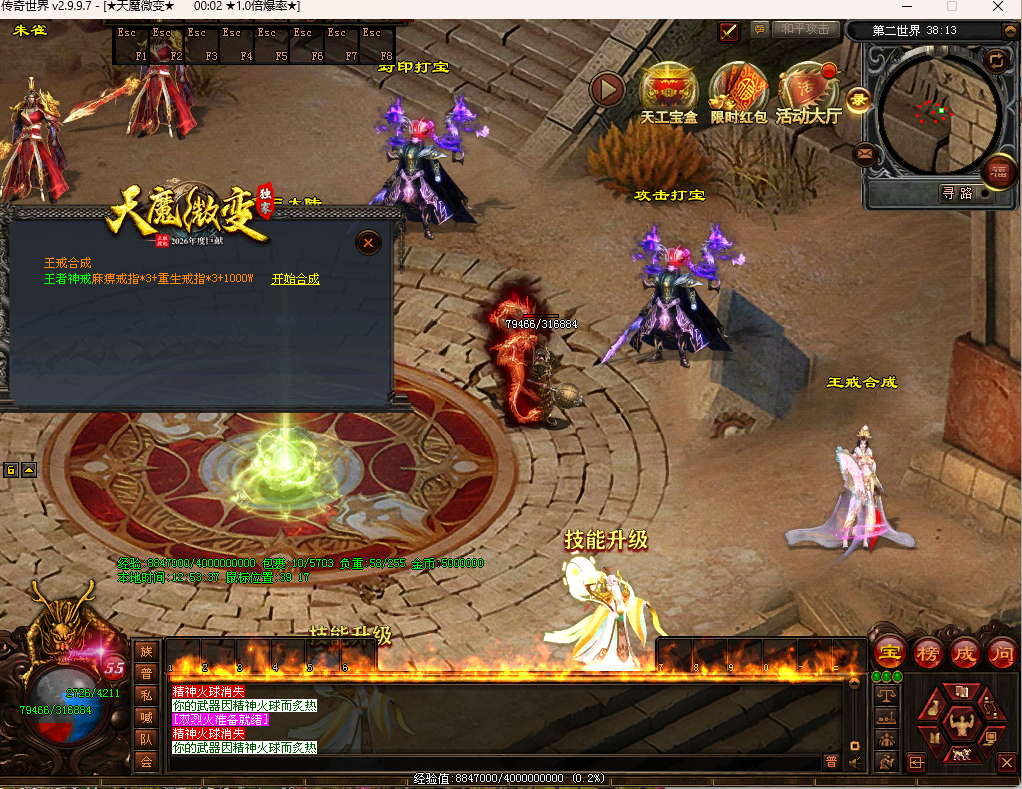
Task: Click the red 福 button on minimap
Action: [x=998, y=172]
